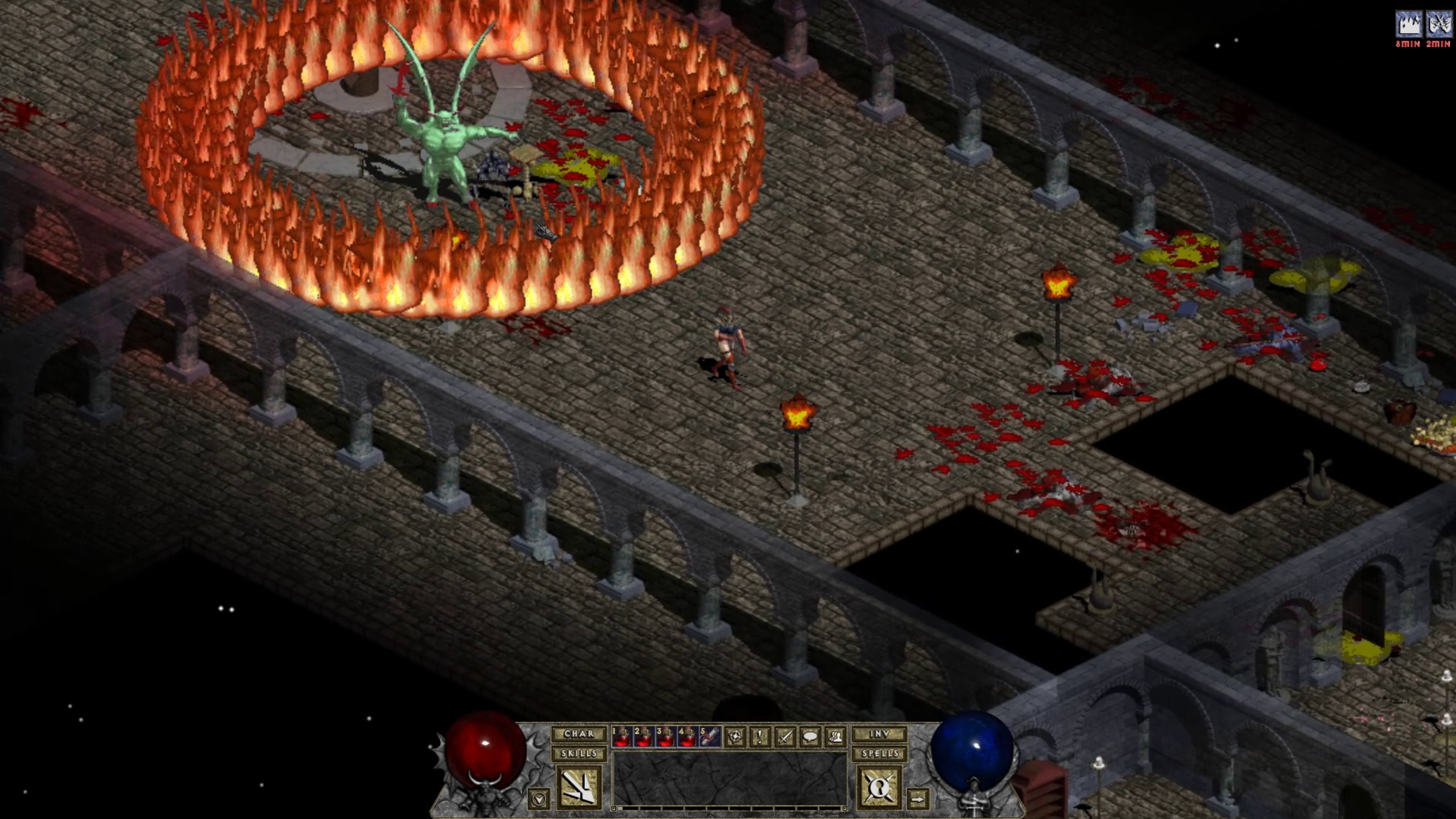The image size is (1456, 819).
Task: Use the healing potion in belt slot 4
Action: point(688,736)
